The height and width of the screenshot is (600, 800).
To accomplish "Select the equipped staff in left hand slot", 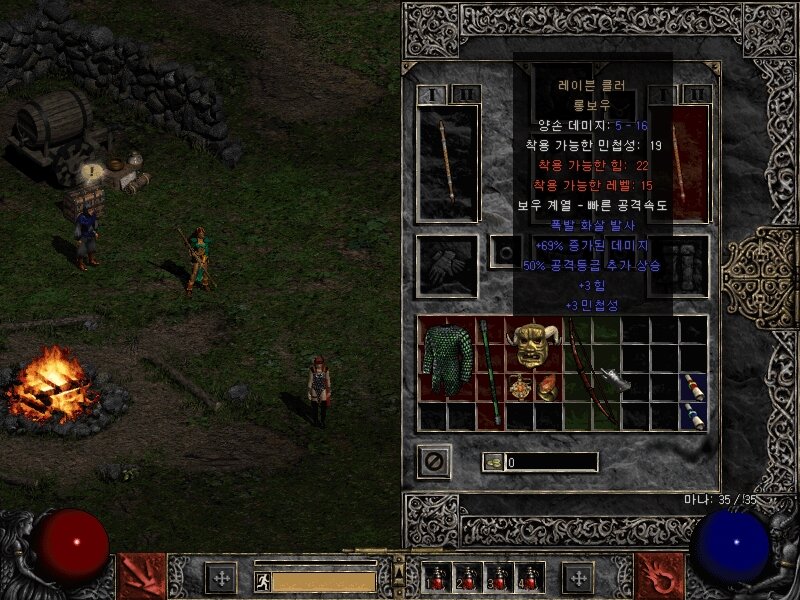I will [448, 162].
